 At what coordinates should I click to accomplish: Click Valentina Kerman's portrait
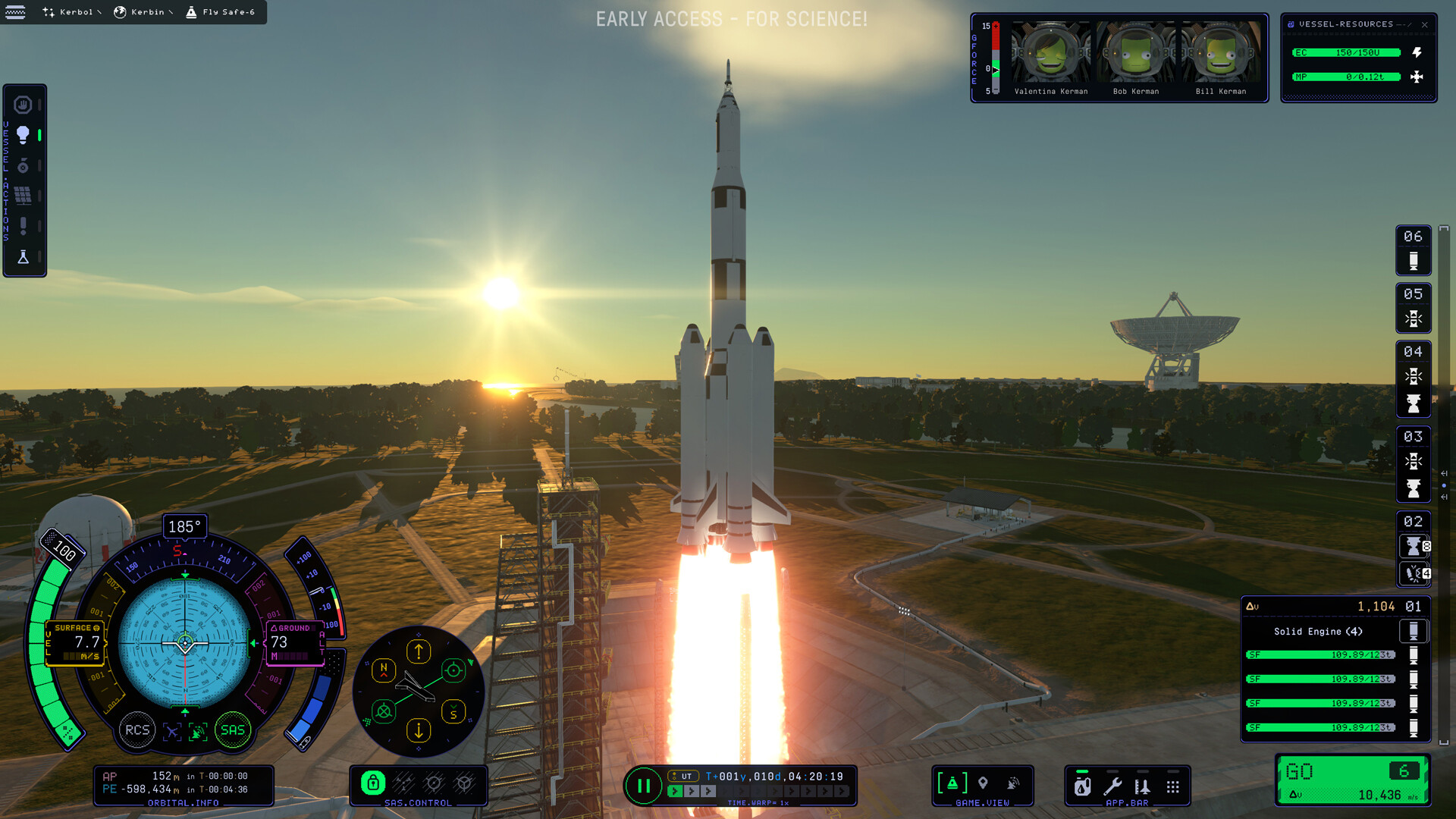1053,53
